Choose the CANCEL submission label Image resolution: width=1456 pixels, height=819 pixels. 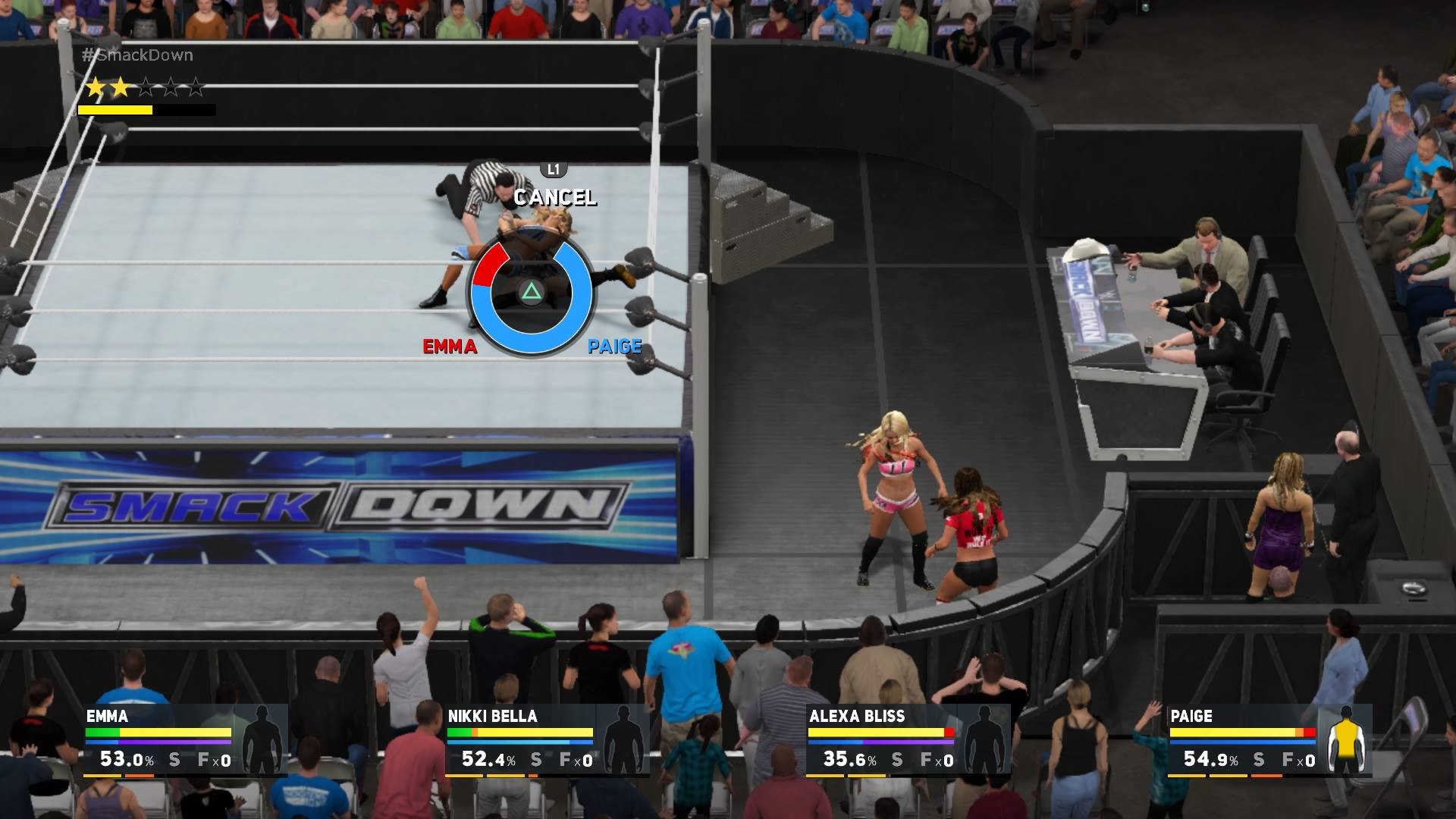point(555,197)
